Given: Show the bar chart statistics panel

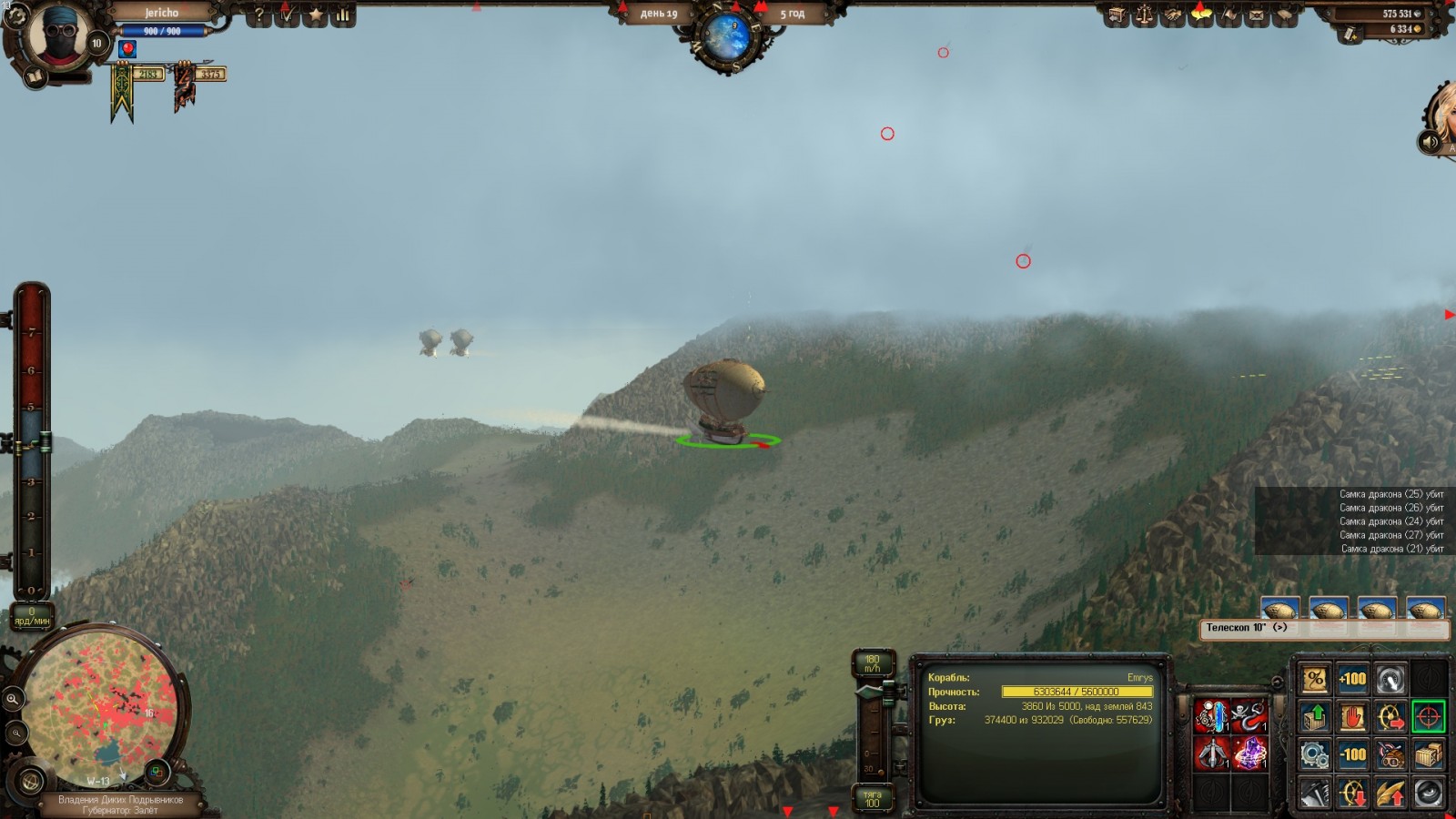Looking at the screenshot, I should pos(343,15).
